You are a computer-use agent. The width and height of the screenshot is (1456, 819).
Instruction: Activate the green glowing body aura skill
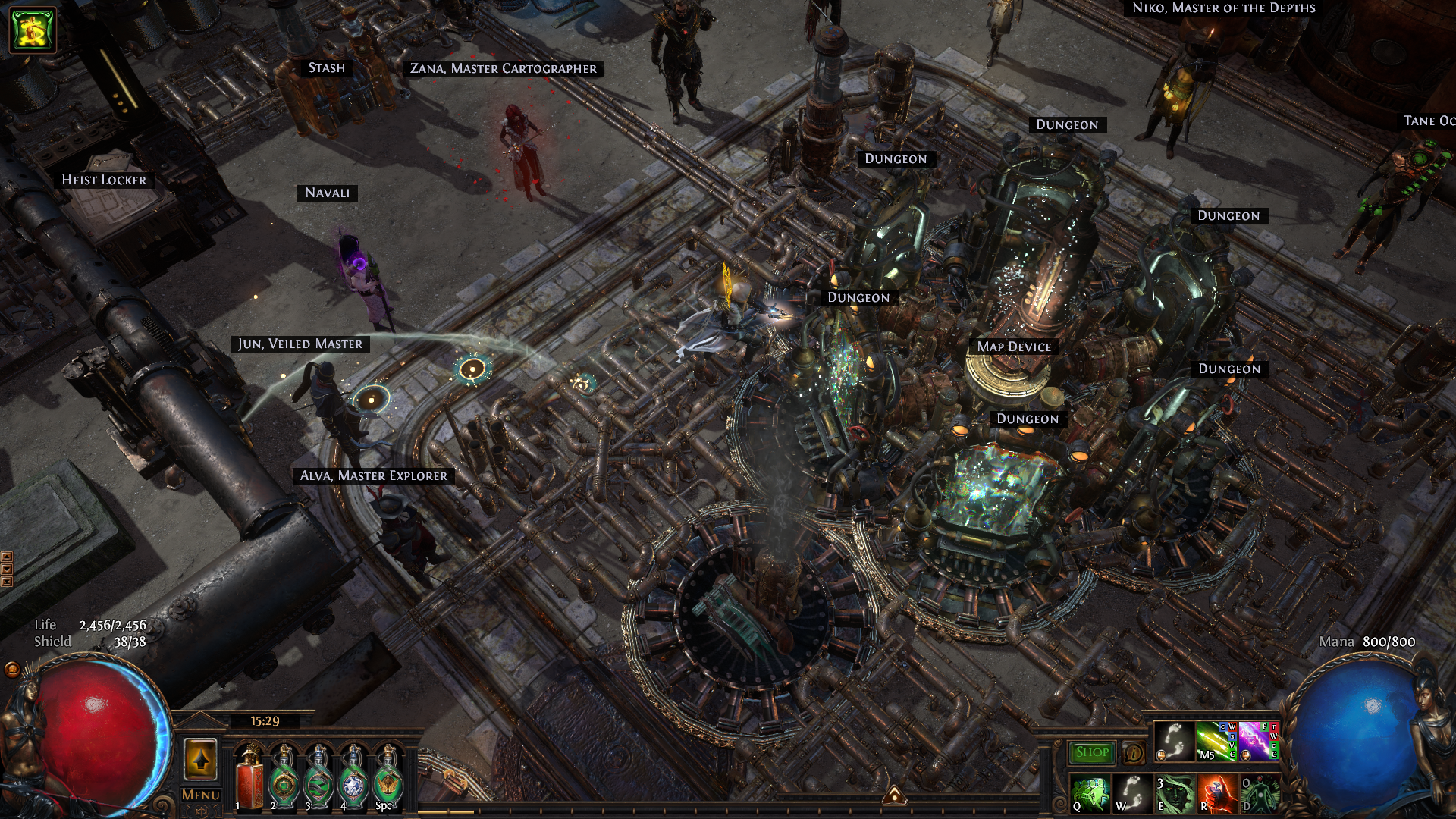(1259, 793)
